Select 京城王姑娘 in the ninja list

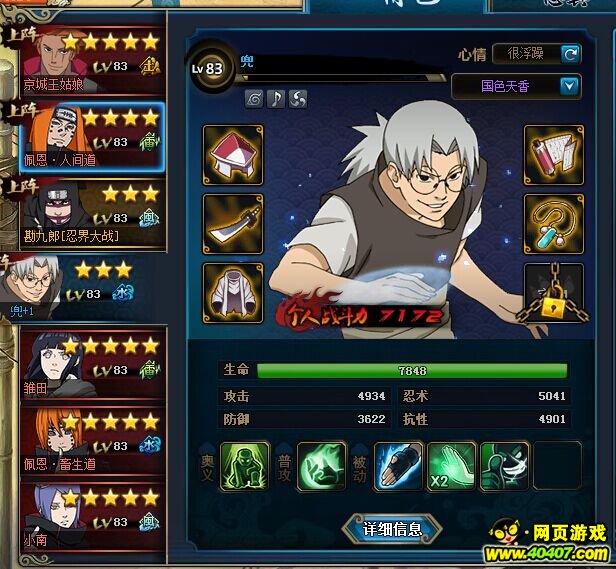click(90, 62)
